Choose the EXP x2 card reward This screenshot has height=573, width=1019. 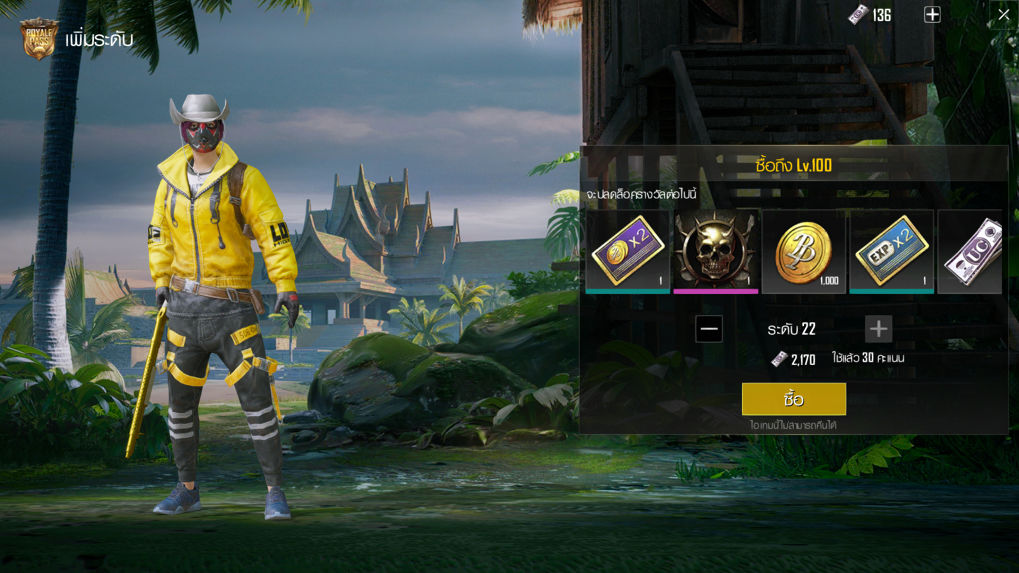[x=891, y=251]
